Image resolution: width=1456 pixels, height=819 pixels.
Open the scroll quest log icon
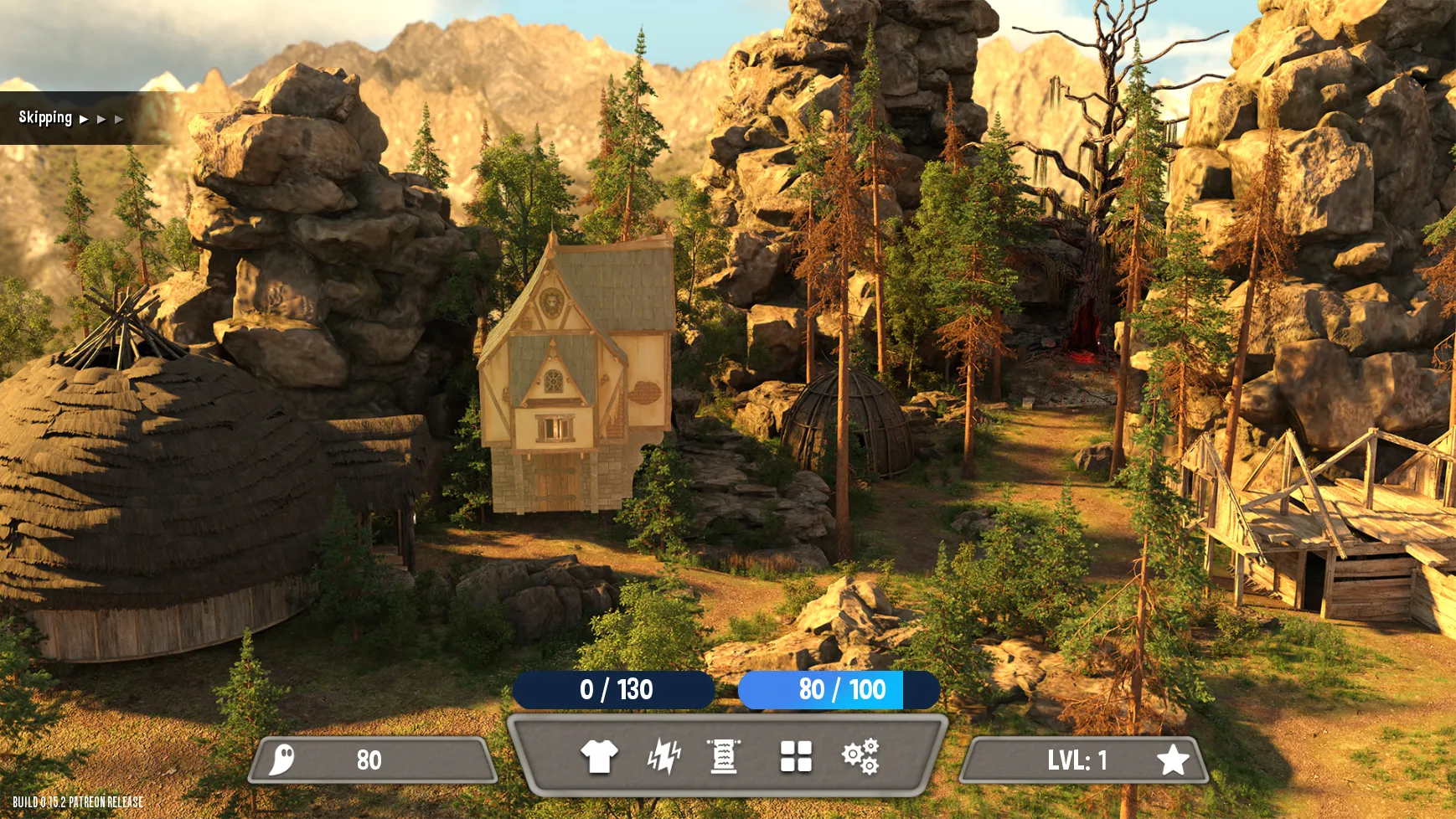coord(724,756)
